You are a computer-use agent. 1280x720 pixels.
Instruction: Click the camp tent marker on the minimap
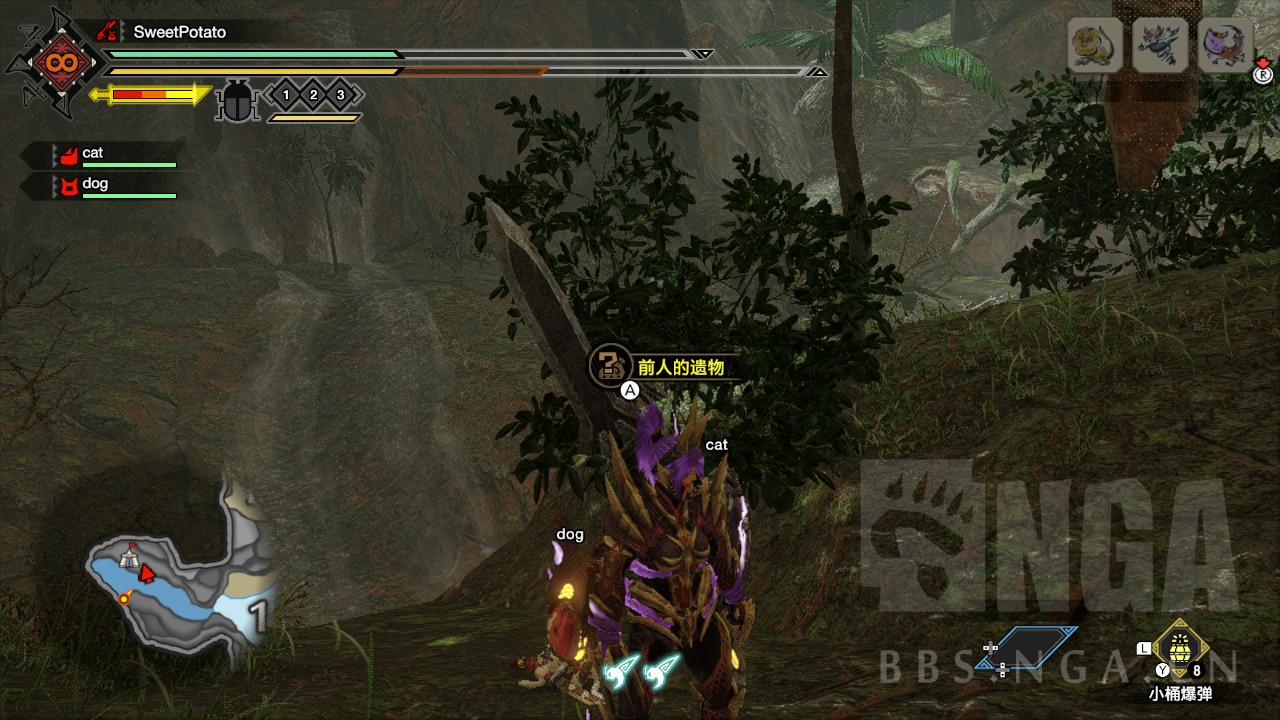tap(130, 558)
